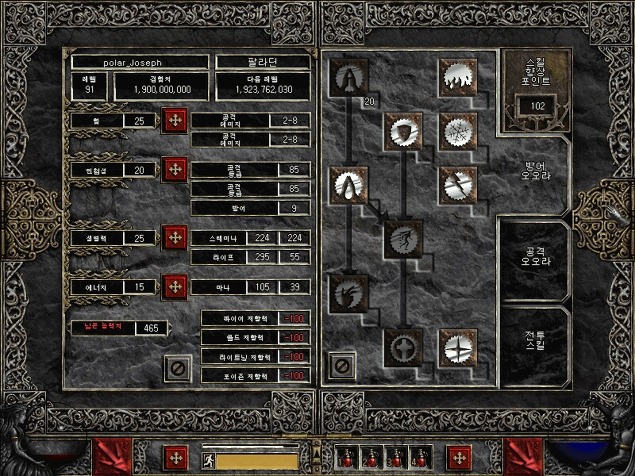This screenshot has width=635, height=476.
Task: Select the Vigor aura skill icon
Action: tap(404, 239)
